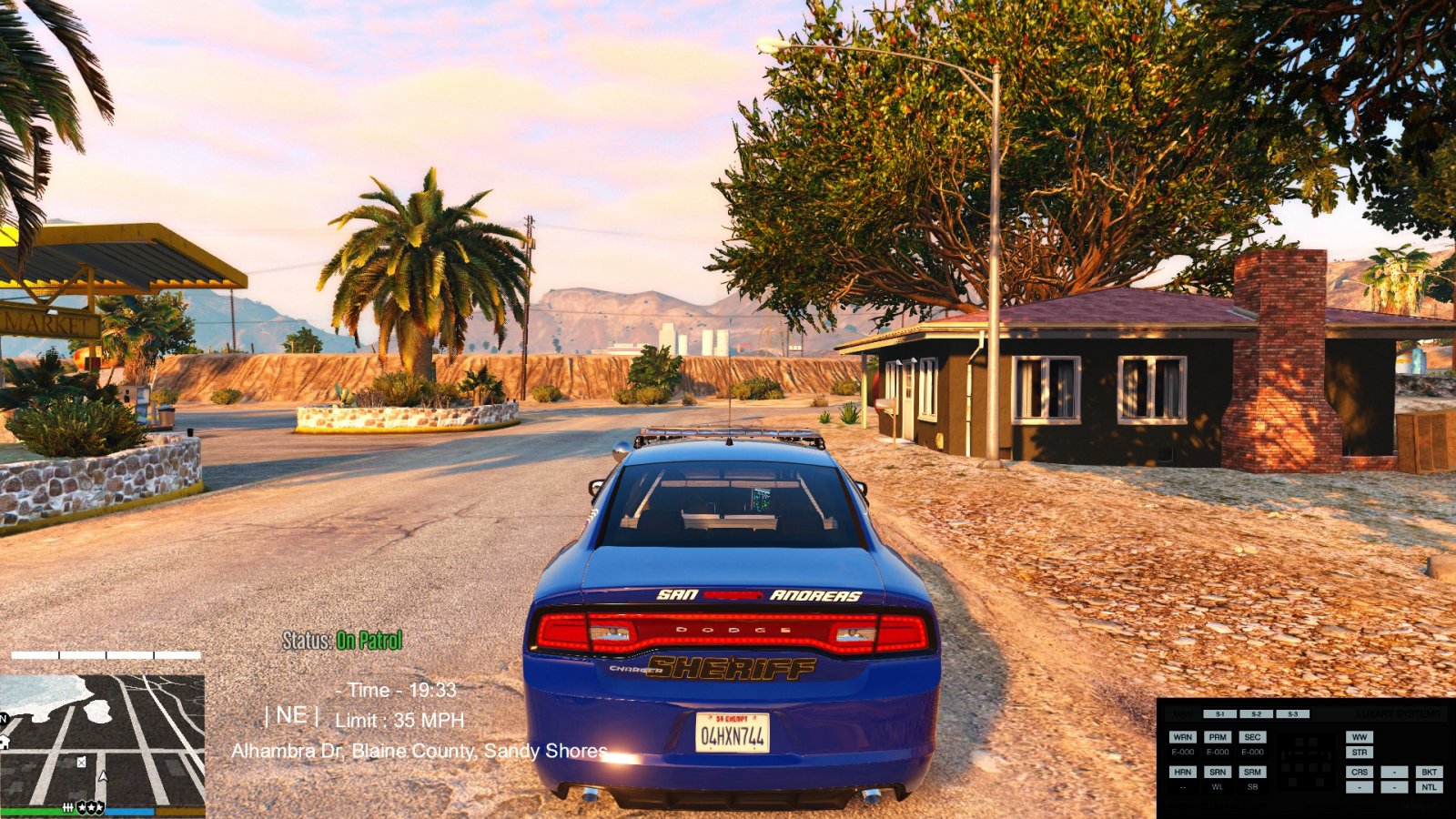Click the SRM button on siren panel
The width and height of the screenshot is (1456, 819).
1253,772
